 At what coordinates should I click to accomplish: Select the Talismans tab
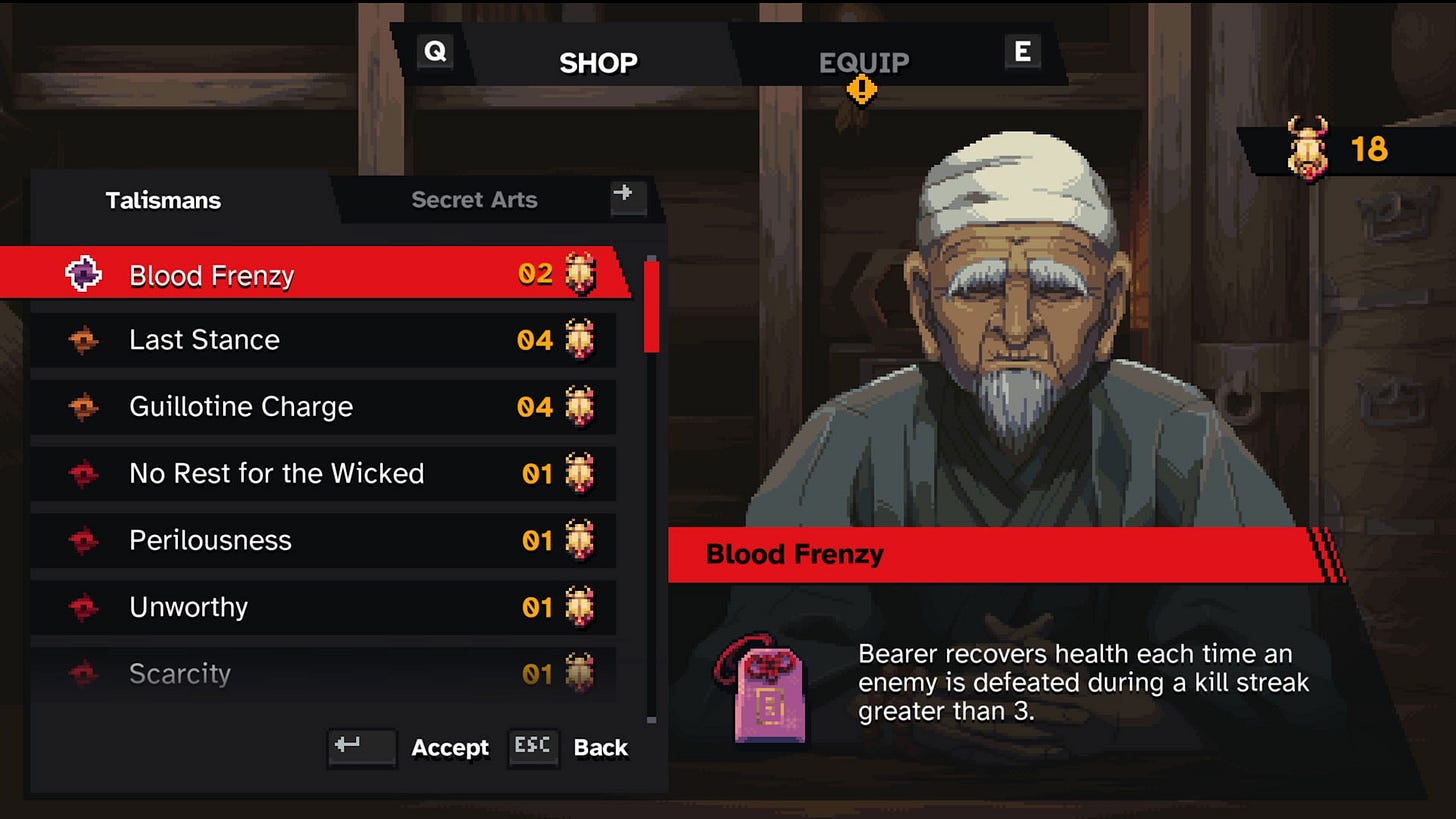(163, 200)
